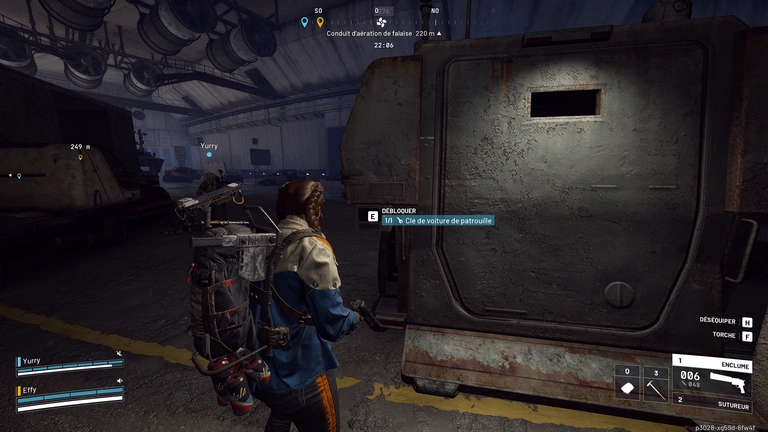
Task: Select the fan objective icon on compass
Action: [x=380, y=21]
